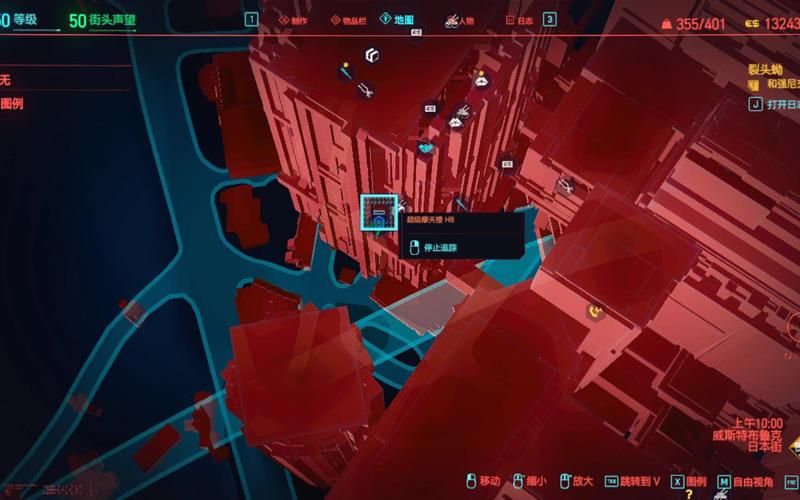The width and height of the screenshot is (800, 500).
Task: Select the white cube marker on the map
Action: [372, 55]
